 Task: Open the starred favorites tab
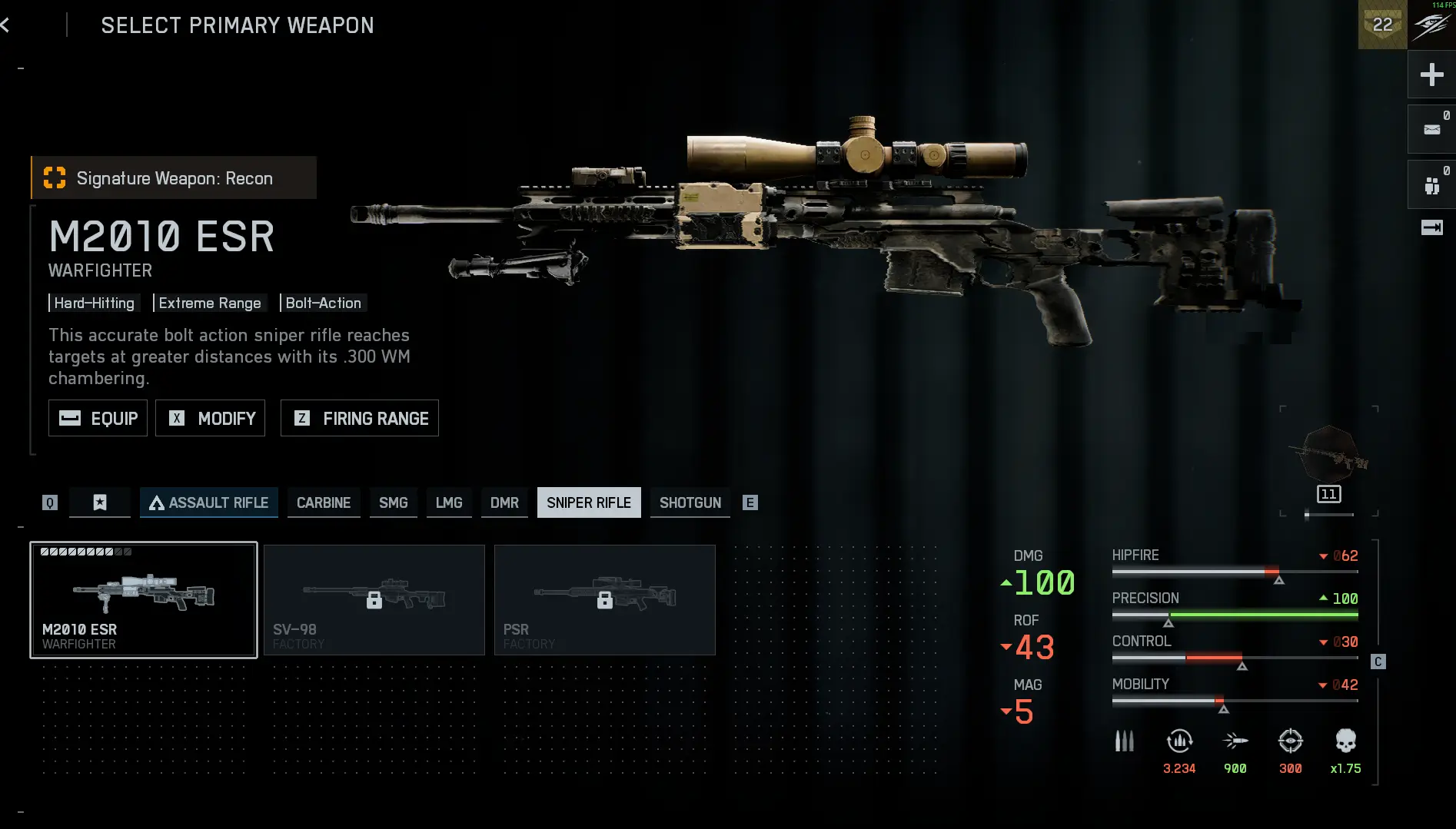(x=100, y=503)
